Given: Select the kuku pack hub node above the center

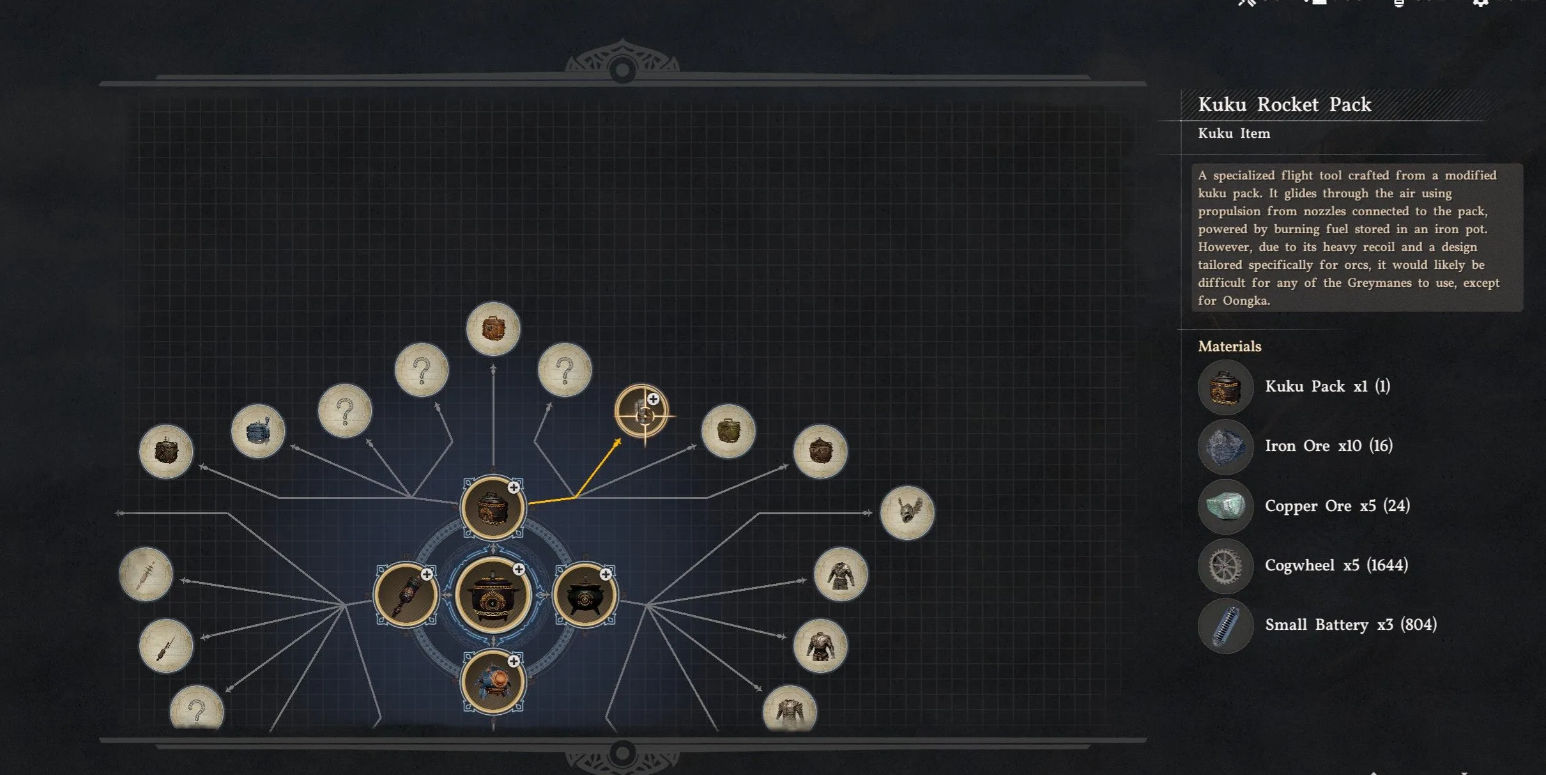Looking at the screenshot, I should (x=493, y=507).
